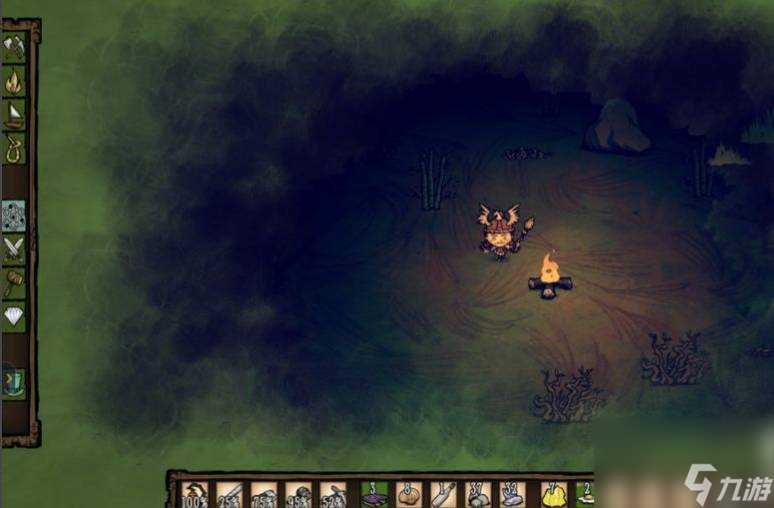Open the Tools crafting tab with axe icon

pyautogui.click(x=14, y=46)
